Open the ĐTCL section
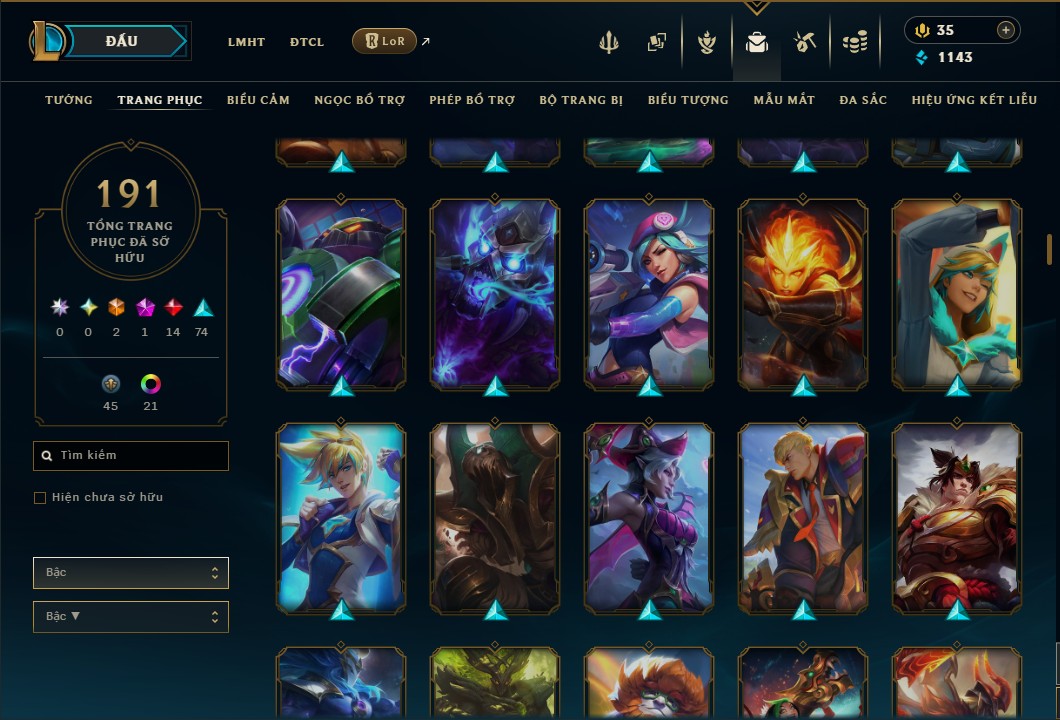Image resolution: width=1060 pixels, height=720 pixels. pos(307,42)
